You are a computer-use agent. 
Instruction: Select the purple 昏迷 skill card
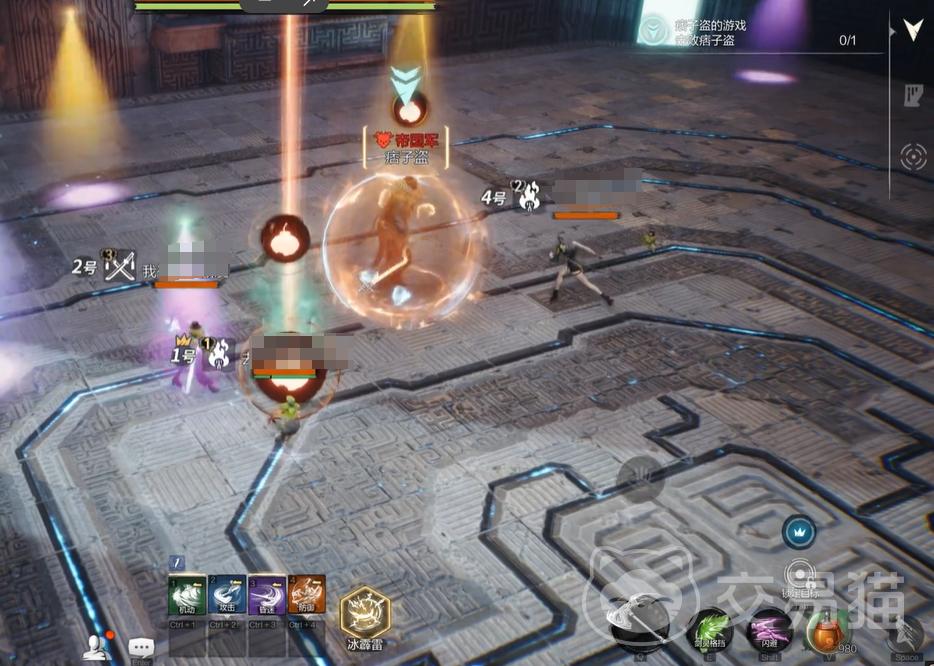point(267,596)
